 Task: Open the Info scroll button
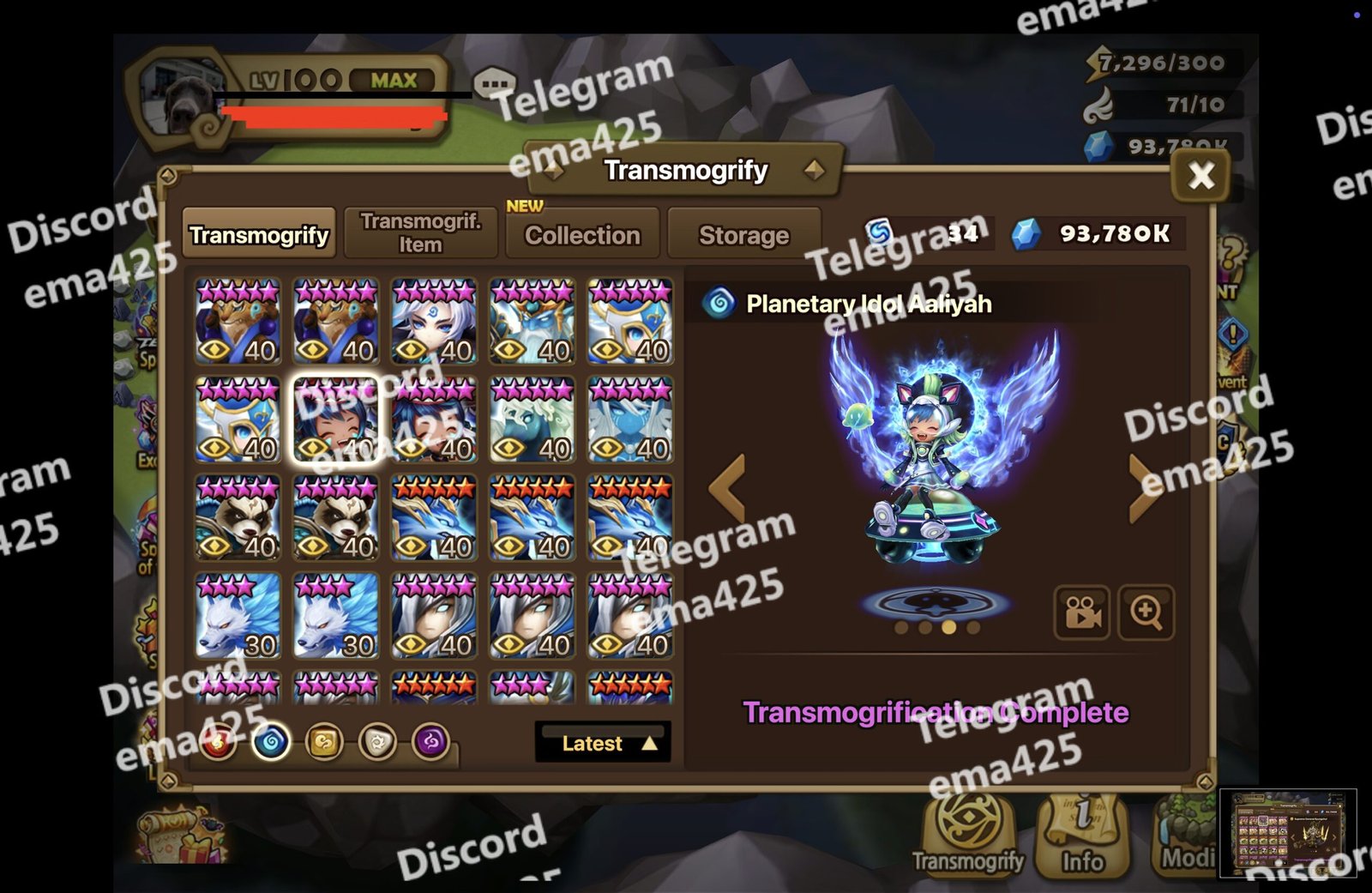point(1082,835)
